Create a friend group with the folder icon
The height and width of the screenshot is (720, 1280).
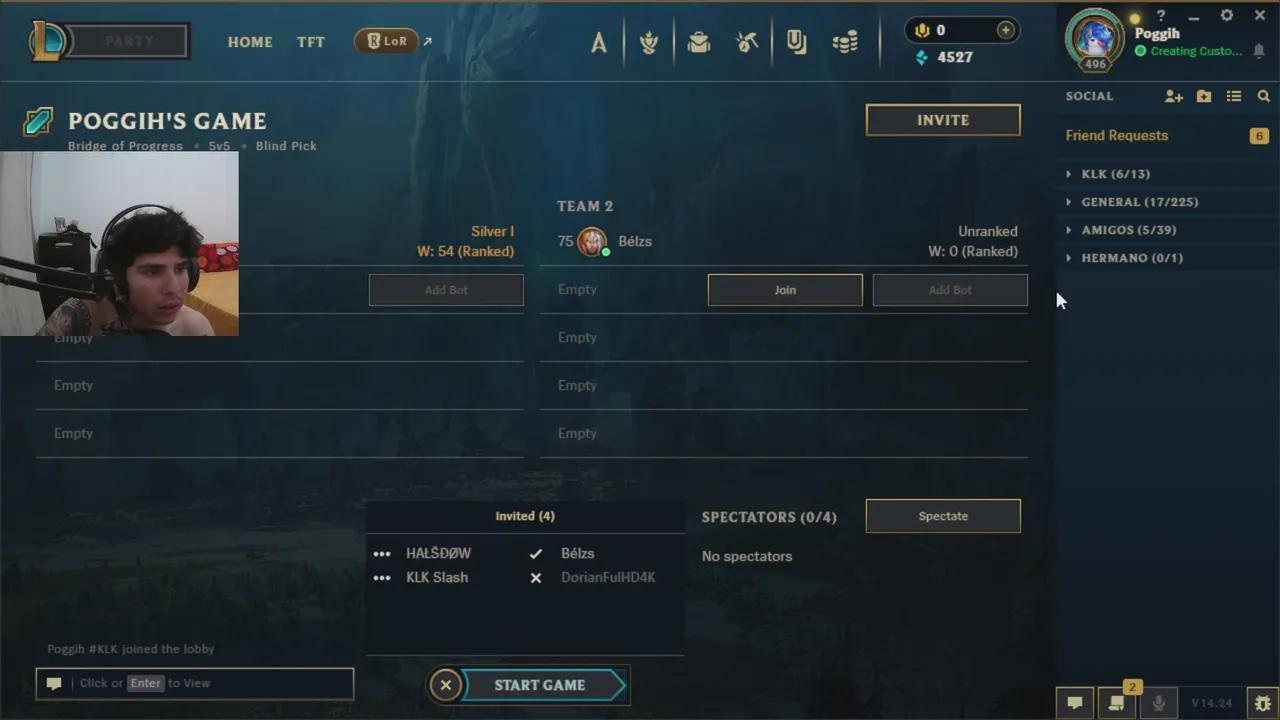pos(1204,96)
